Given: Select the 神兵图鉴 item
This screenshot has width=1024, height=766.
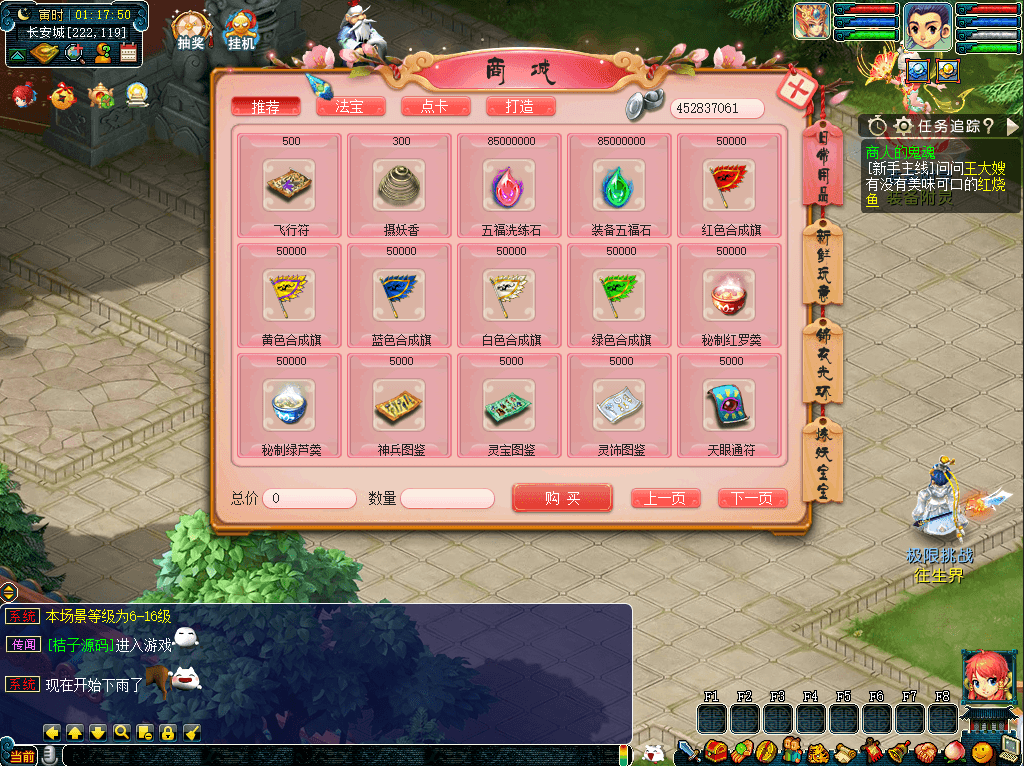Looking at the screenshot, I should click(400, 405).
